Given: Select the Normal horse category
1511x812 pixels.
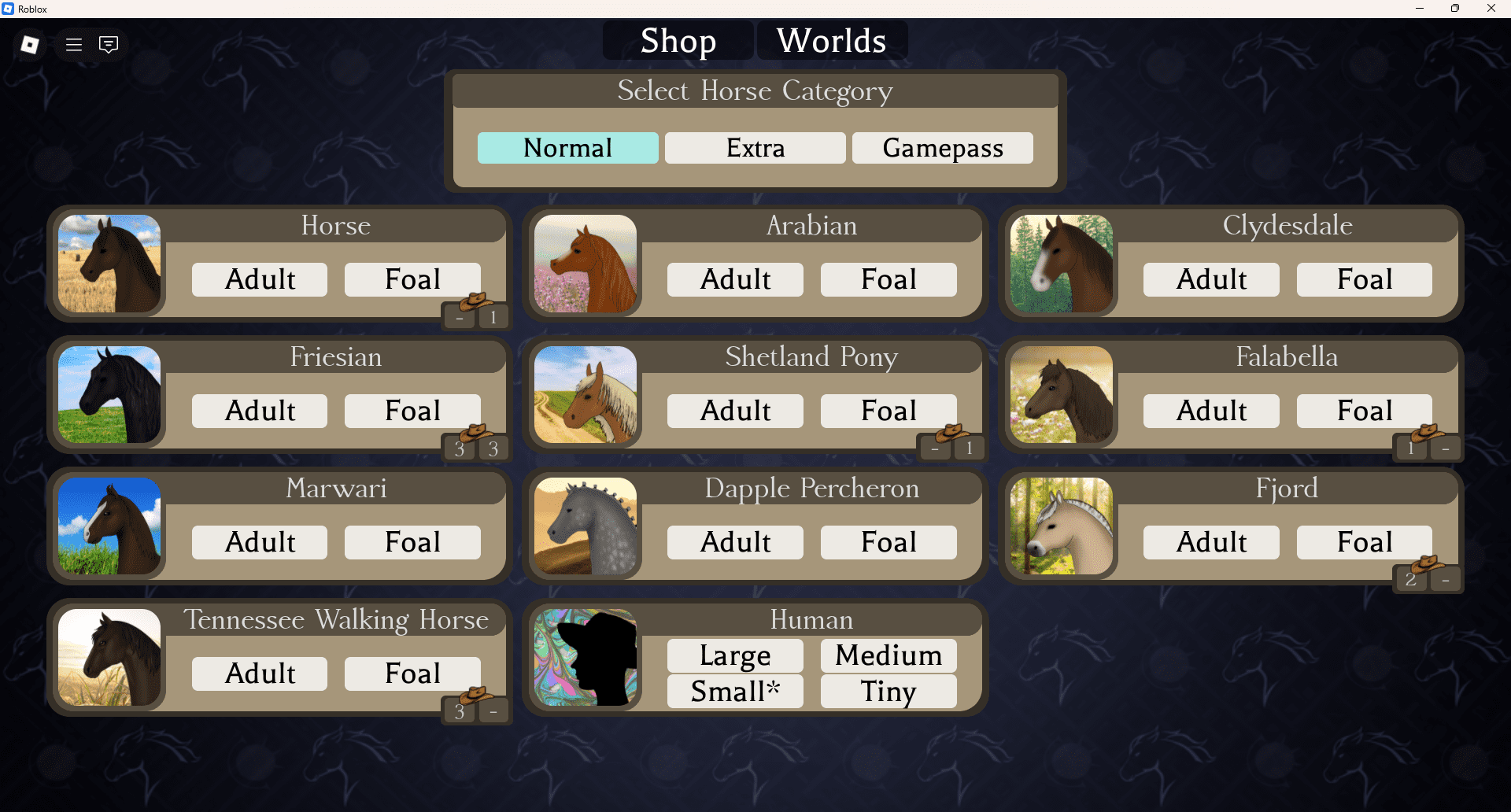Looking at the screenshot, I should coord(567,148).
